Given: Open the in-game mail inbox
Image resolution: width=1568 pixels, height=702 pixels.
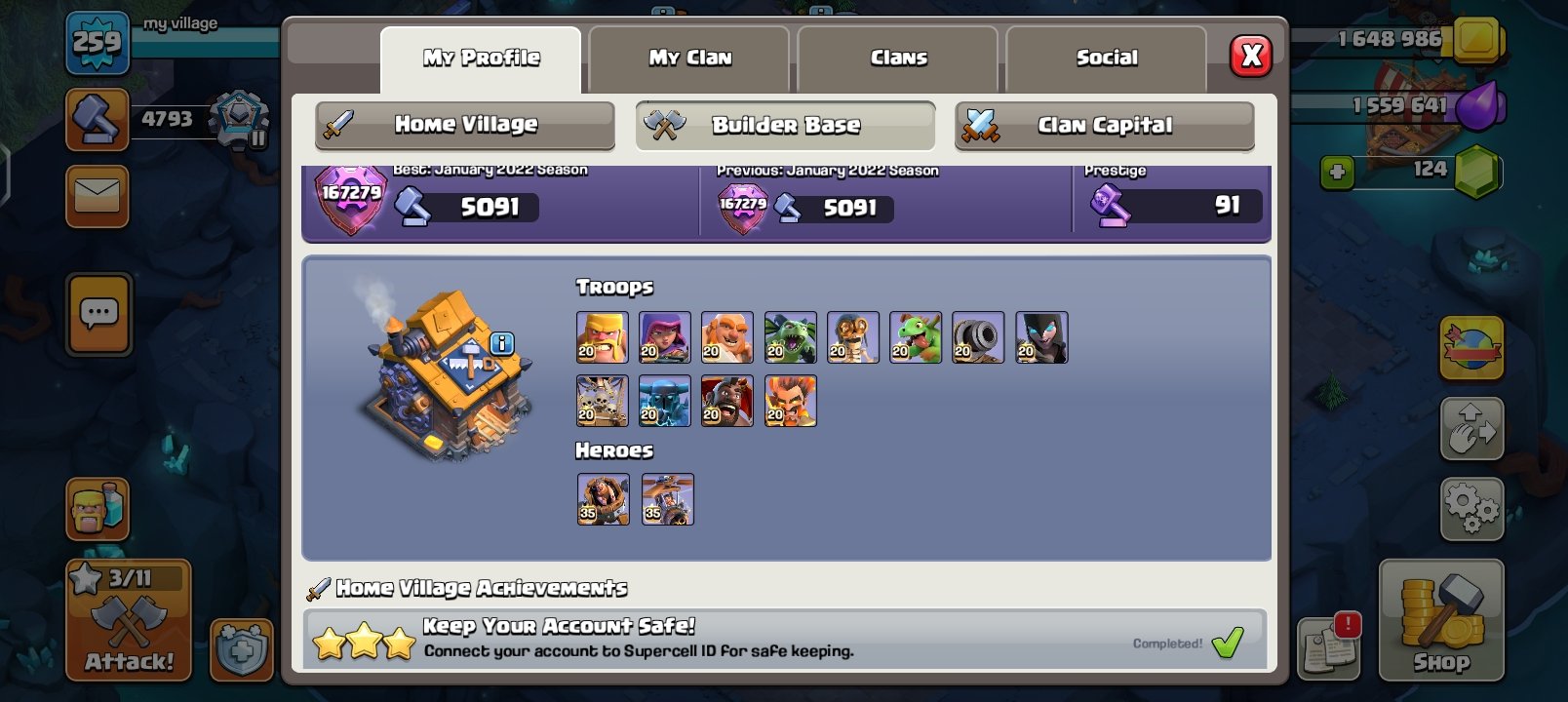Looking at the screenshot, I should pyautogui.click(x=98, y=198).
